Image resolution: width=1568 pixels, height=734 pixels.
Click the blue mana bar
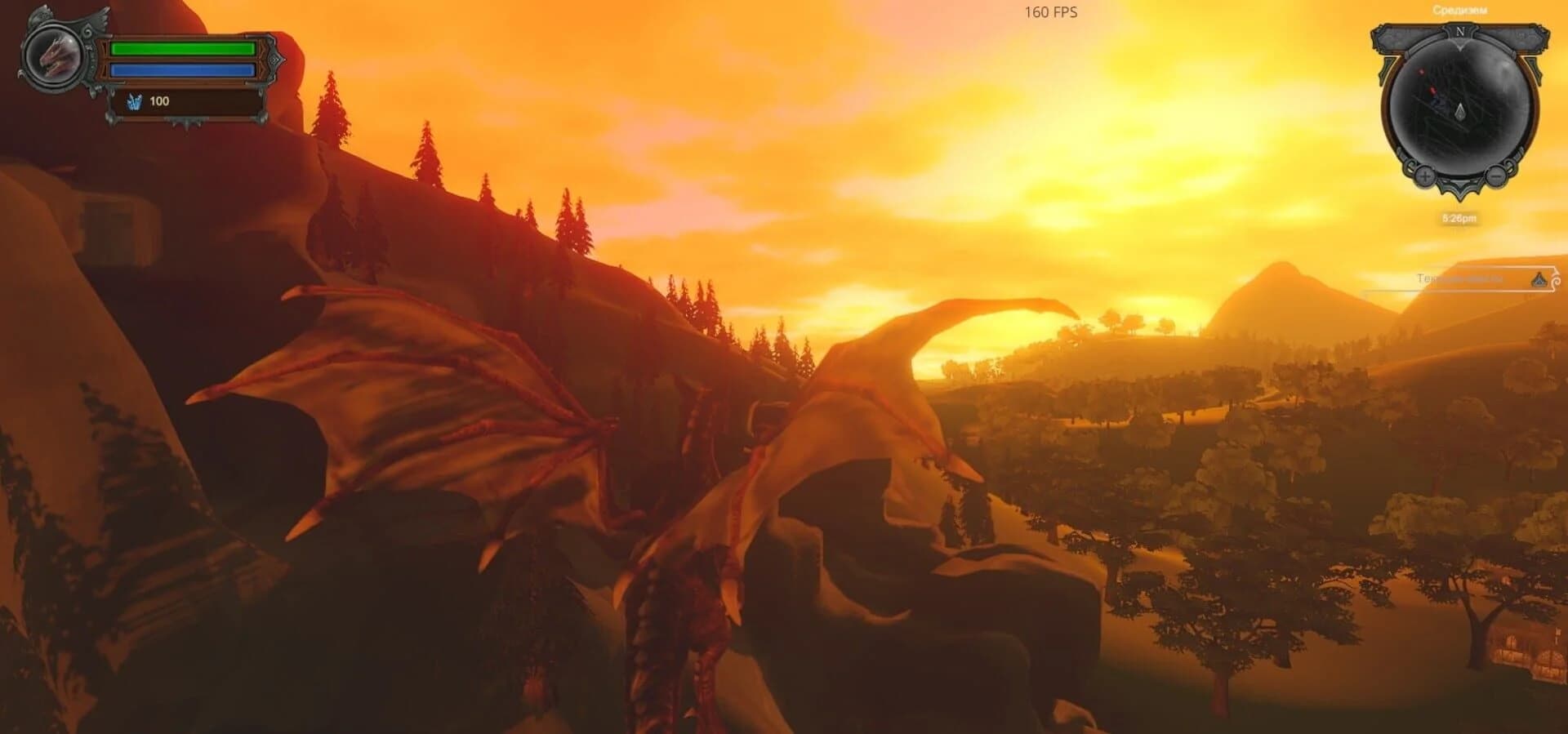(x=183, y=69)
